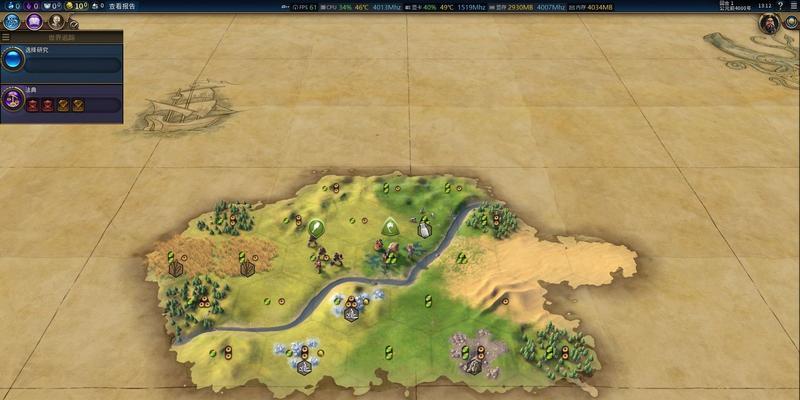Select the warrior unit's club flag

317,229
